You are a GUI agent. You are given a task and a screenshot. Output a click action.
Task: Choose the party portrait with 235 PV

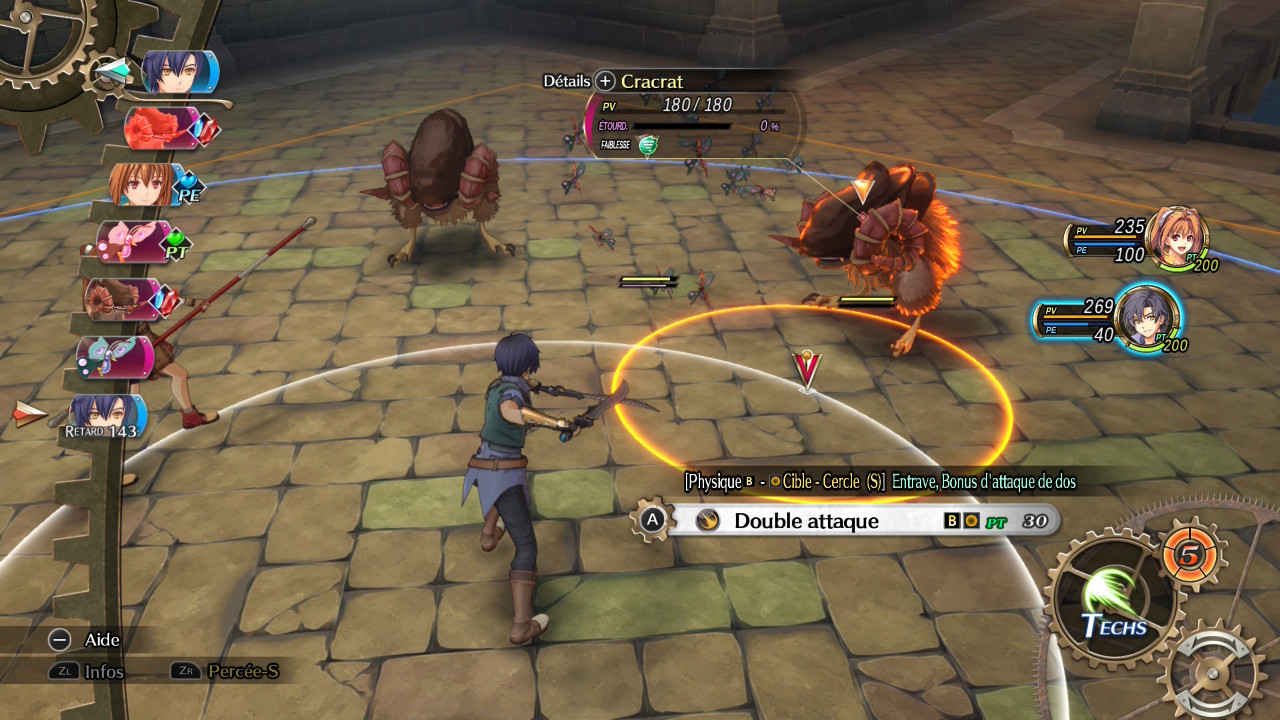click(1176, 236)
